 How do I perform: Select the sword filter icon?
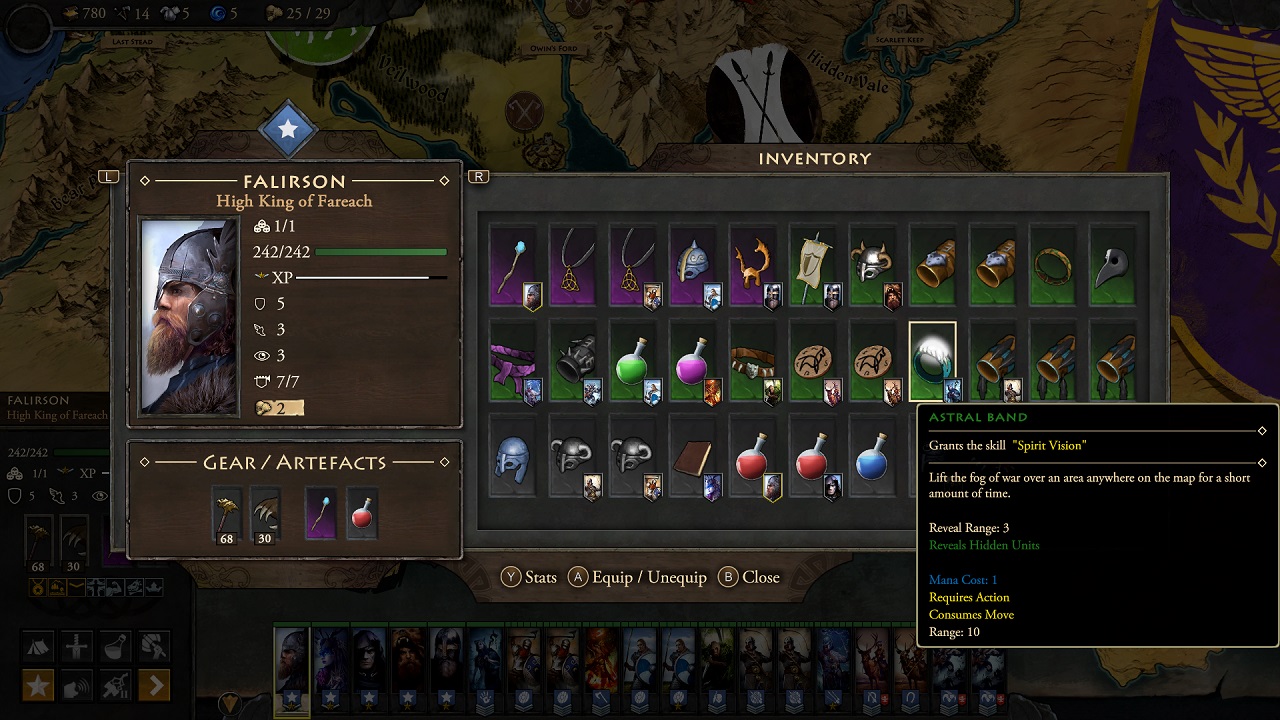coord(77,646)
